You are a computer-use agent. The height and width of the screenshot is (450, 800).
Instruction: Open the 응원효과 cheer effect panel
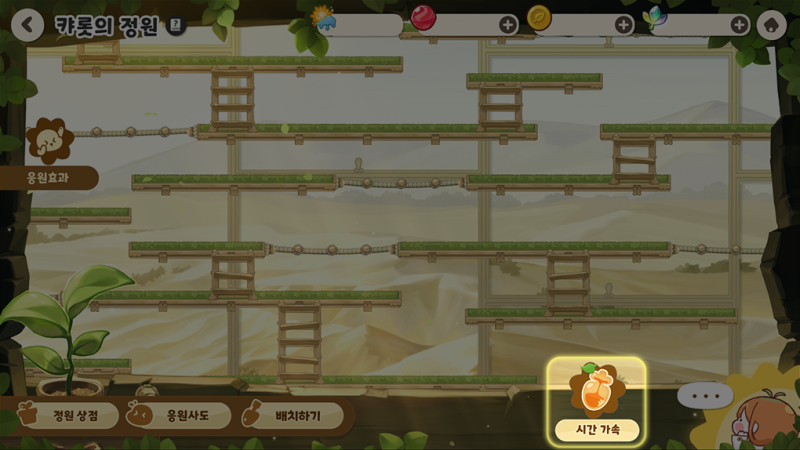point(49,177)
